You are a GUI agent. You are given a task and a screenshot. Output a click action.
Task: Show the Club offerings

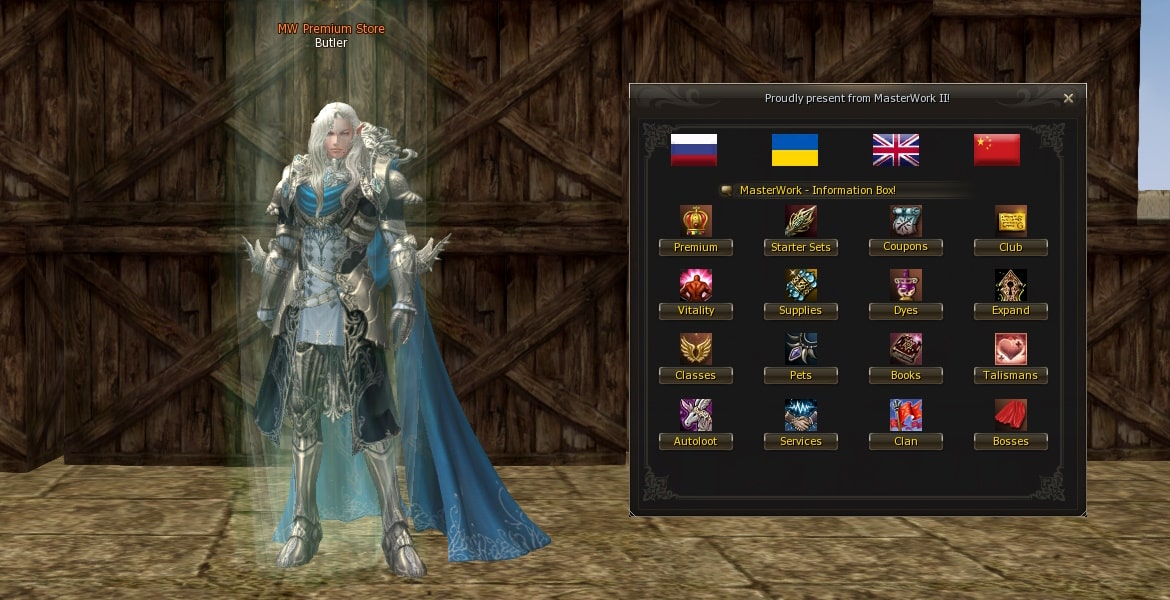point(1011,247)
